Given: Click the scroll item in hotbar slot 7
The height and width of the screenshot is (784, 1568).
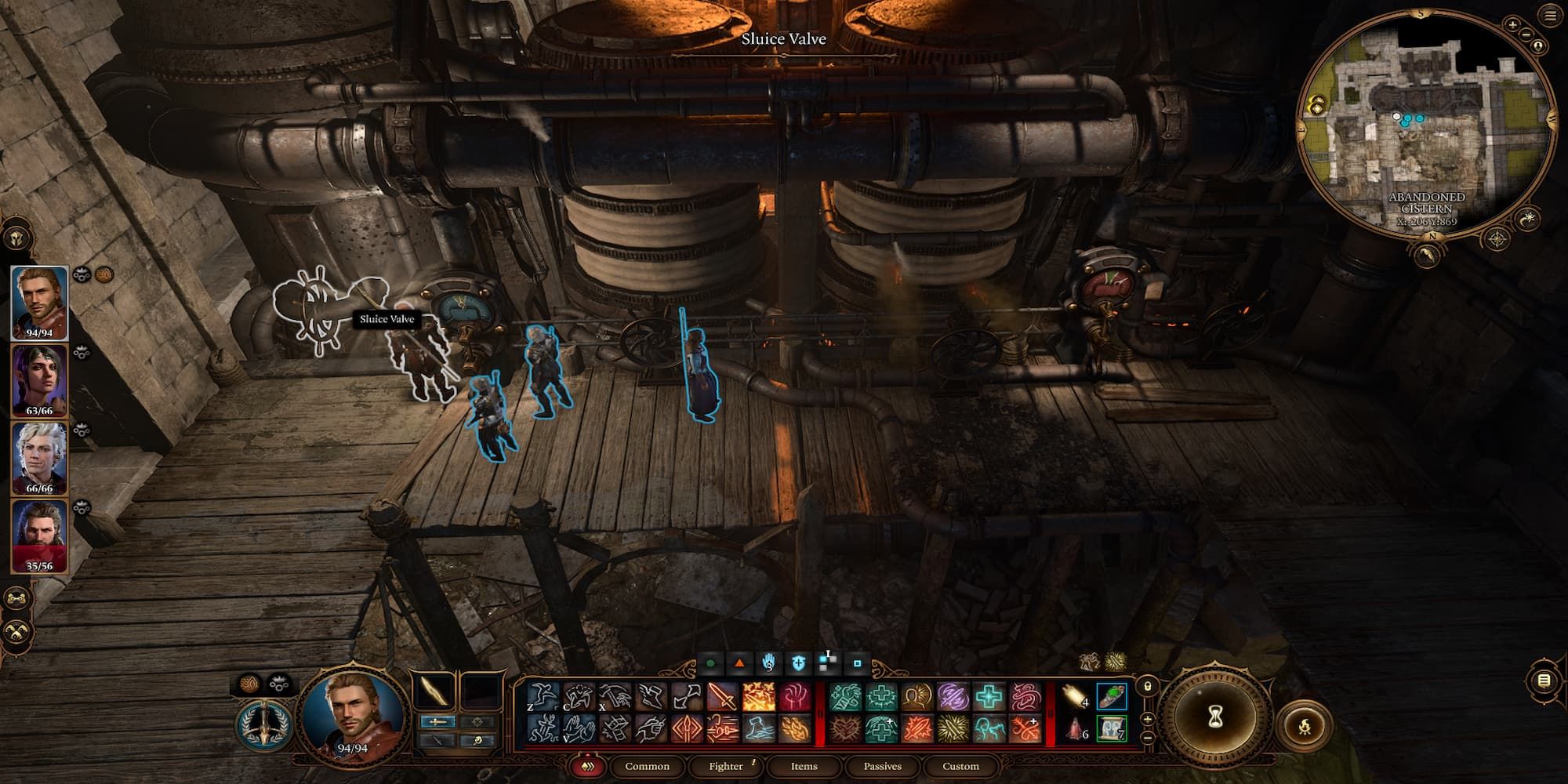Looking at the screenshot, I should [x=1111, y=729].
